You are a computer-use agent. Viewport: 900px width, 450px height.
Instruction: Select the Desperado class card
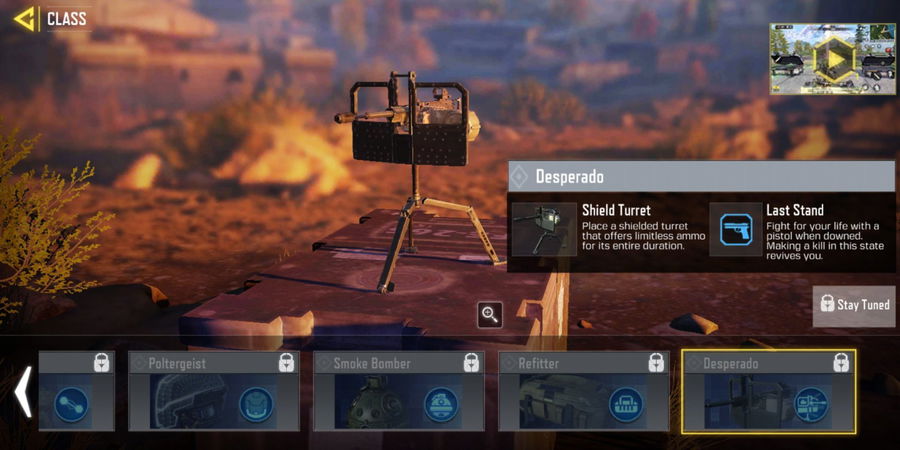coord(768,391)
